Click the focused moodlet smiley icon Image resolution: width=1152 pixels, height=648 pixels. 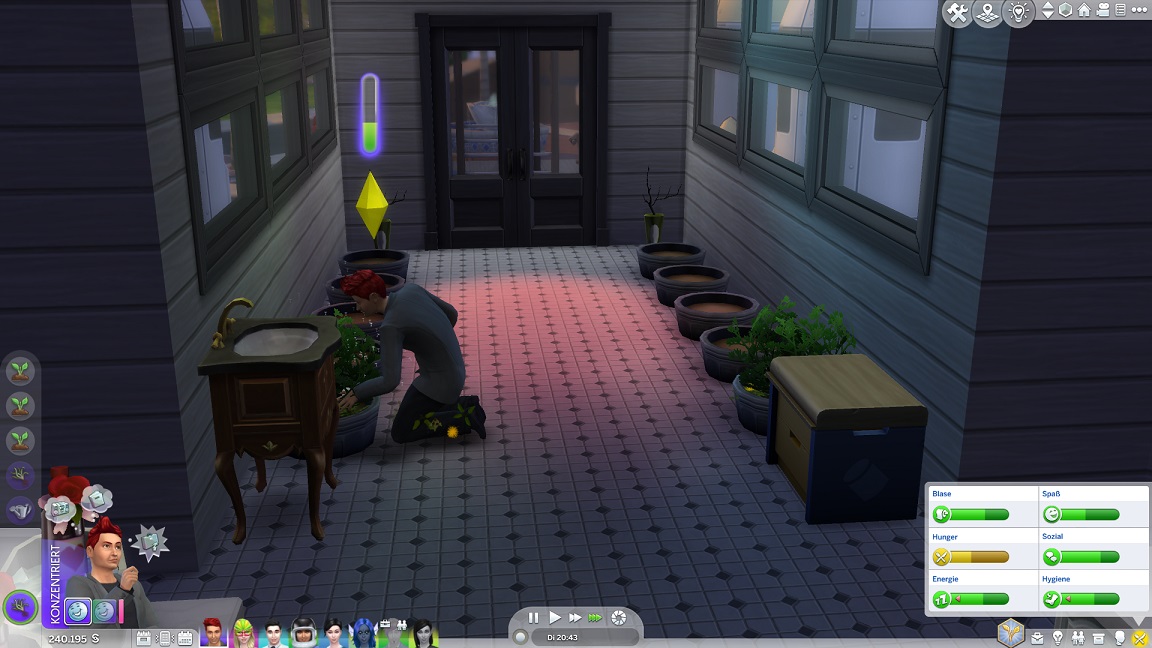(x=79, y=612)
